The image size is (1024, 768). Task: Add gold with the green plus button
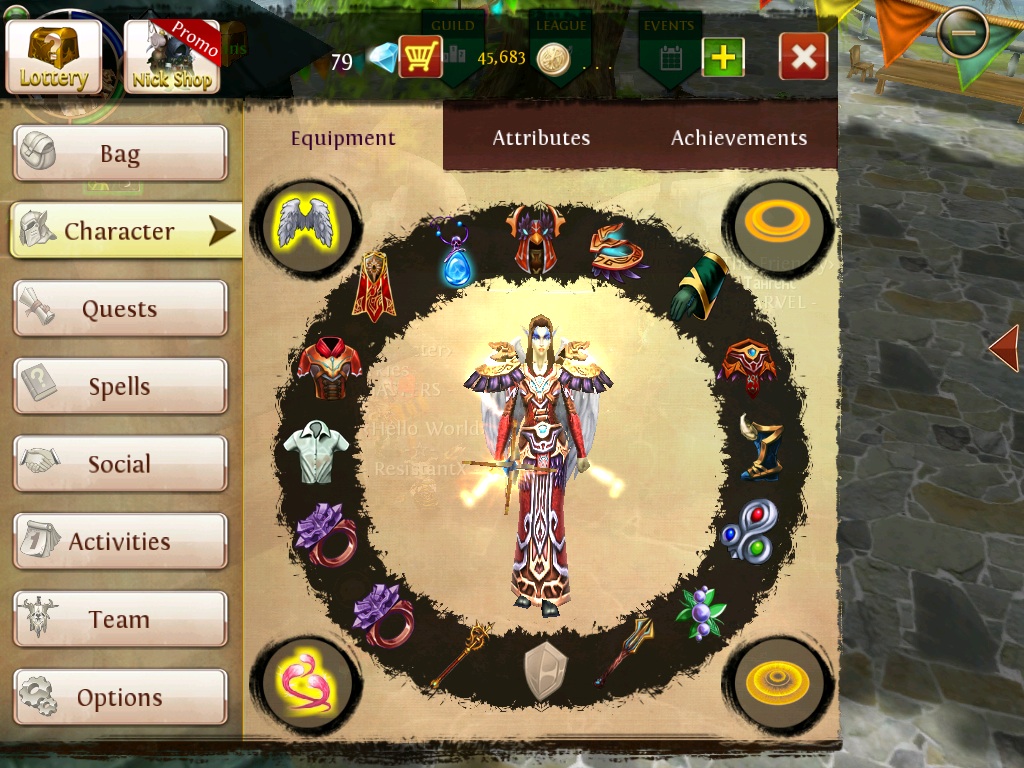(x=723, y=57)
